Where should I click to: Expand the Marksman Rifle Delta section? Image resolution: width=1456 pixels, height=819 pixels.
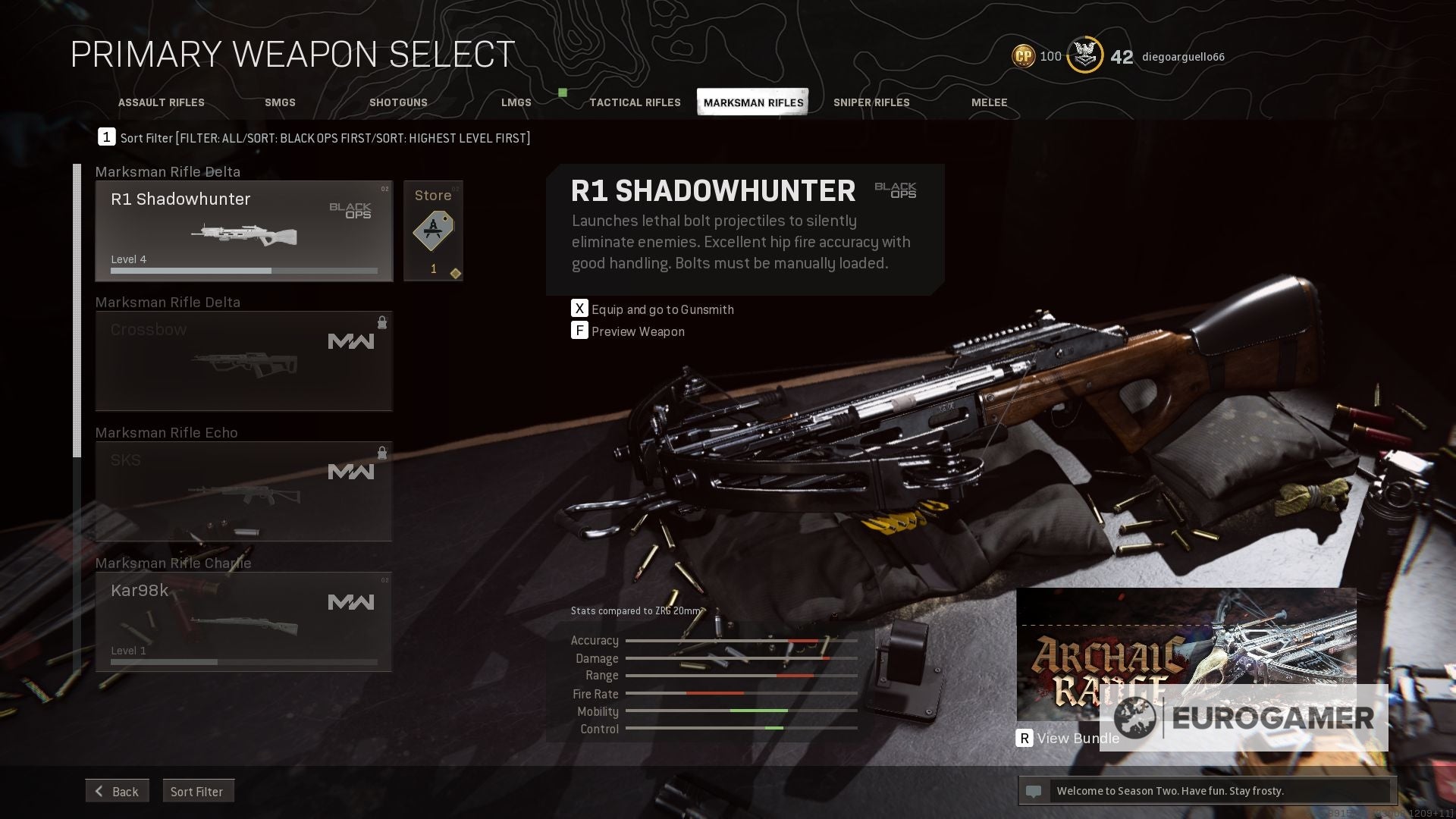(x=168, y=172)
